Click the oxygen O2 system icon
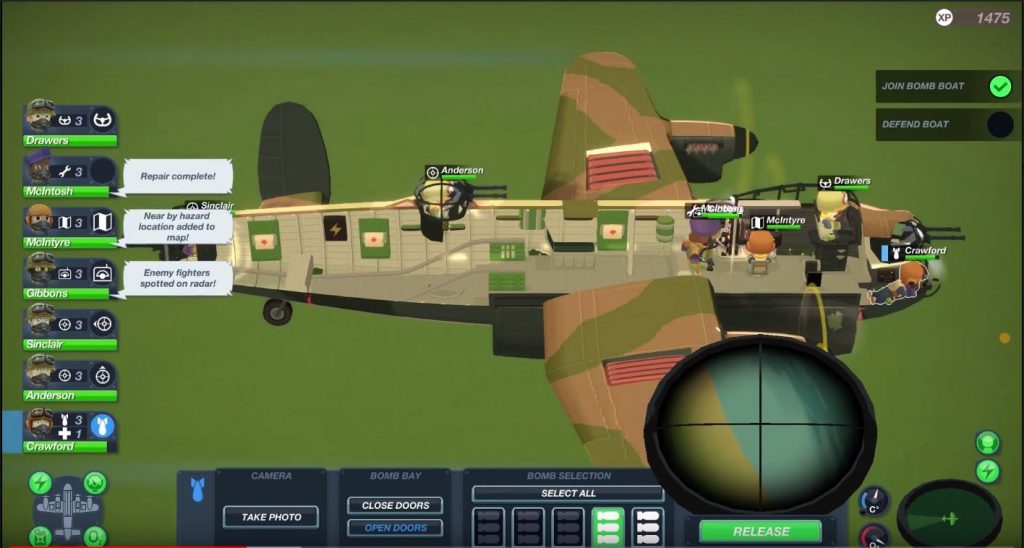Image resolution: width=1024 pixels, height=548 pixels. click(x=95, y=536)
